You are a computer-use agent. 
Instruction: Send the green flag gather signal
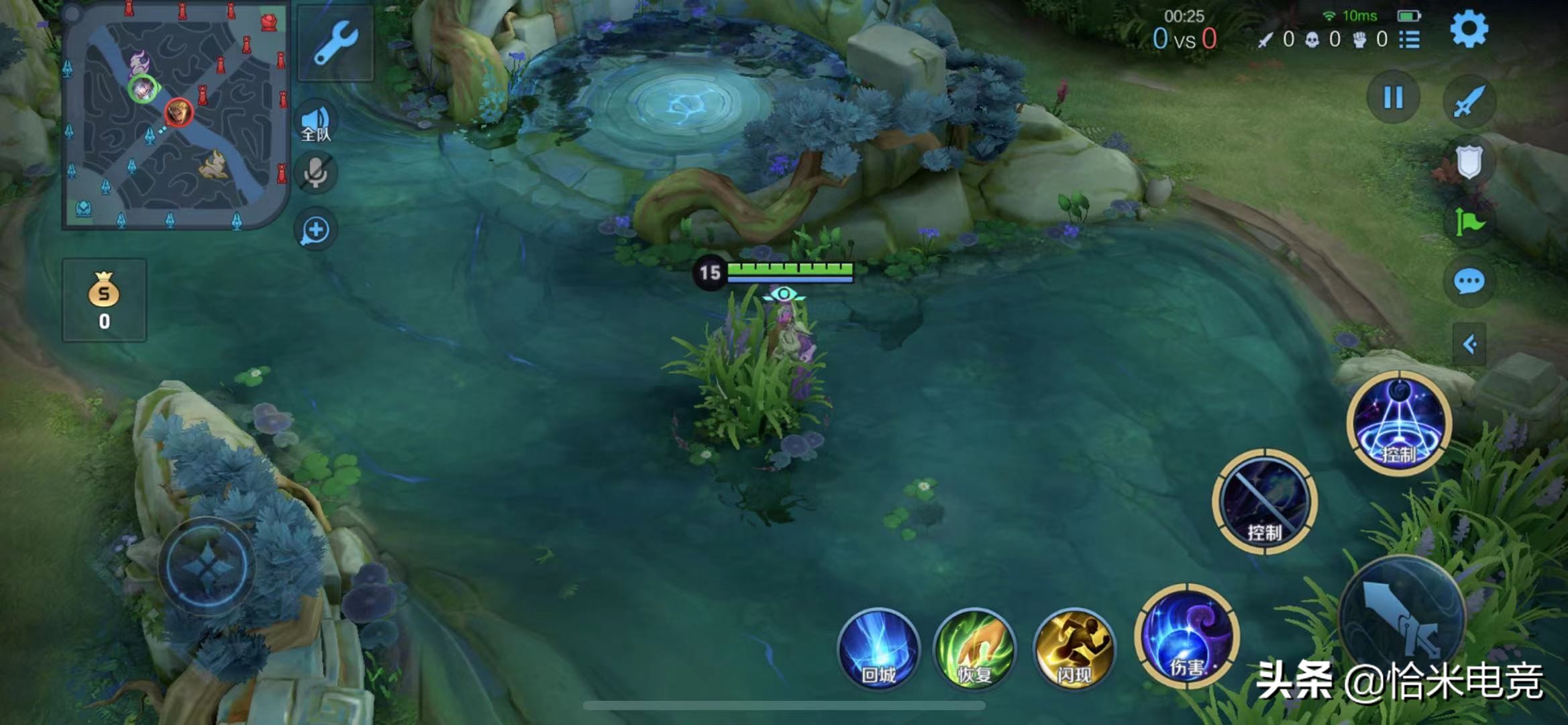(x=1469, y=222)
